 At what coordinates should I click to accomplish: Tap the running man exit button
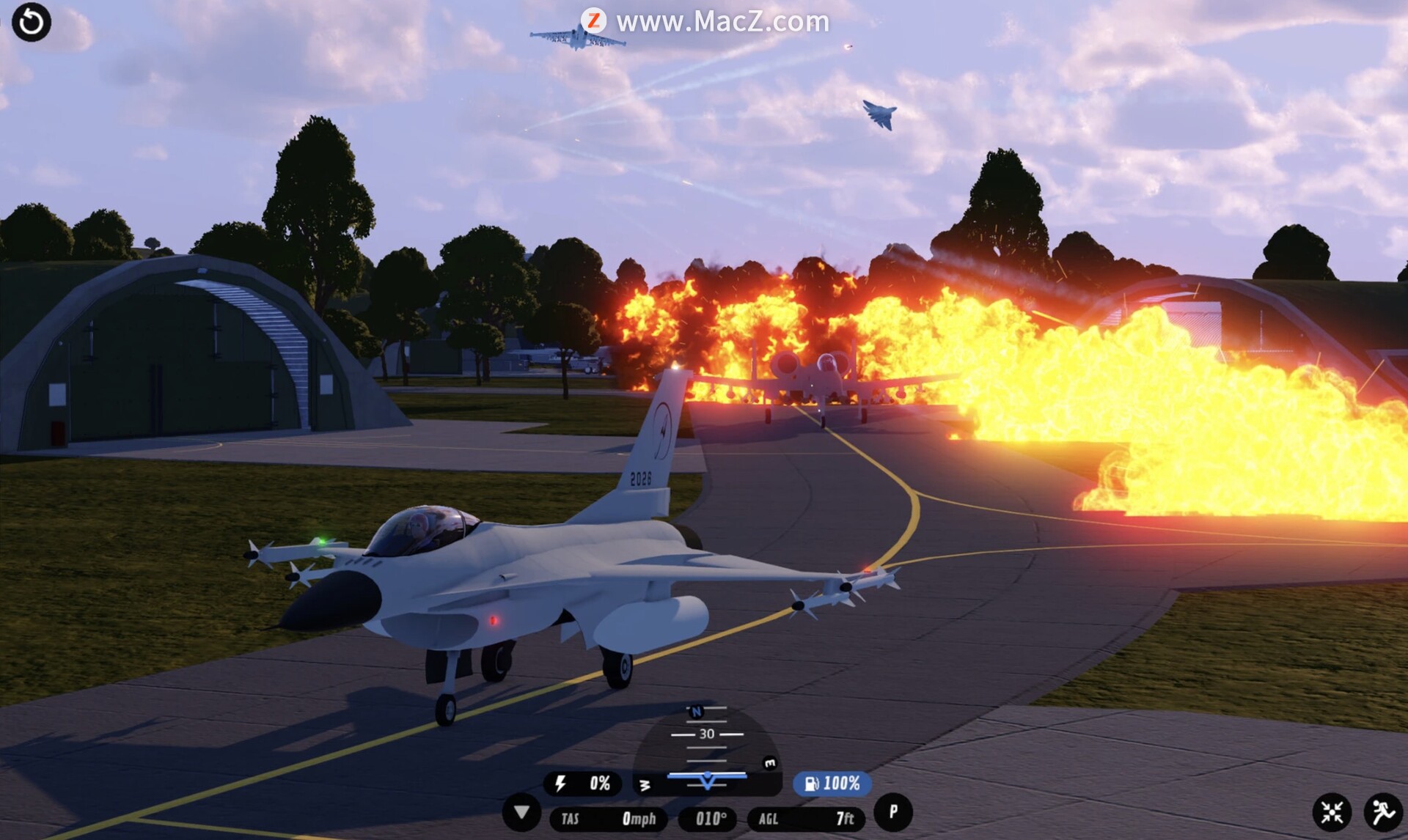[x=1383, y=812]
